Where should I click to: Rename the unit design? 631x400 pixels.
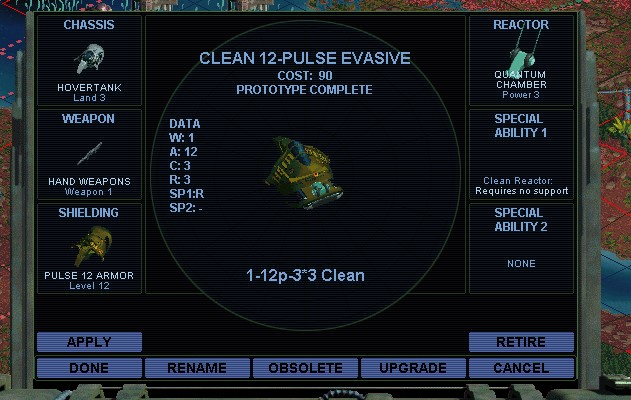(197, 368)
